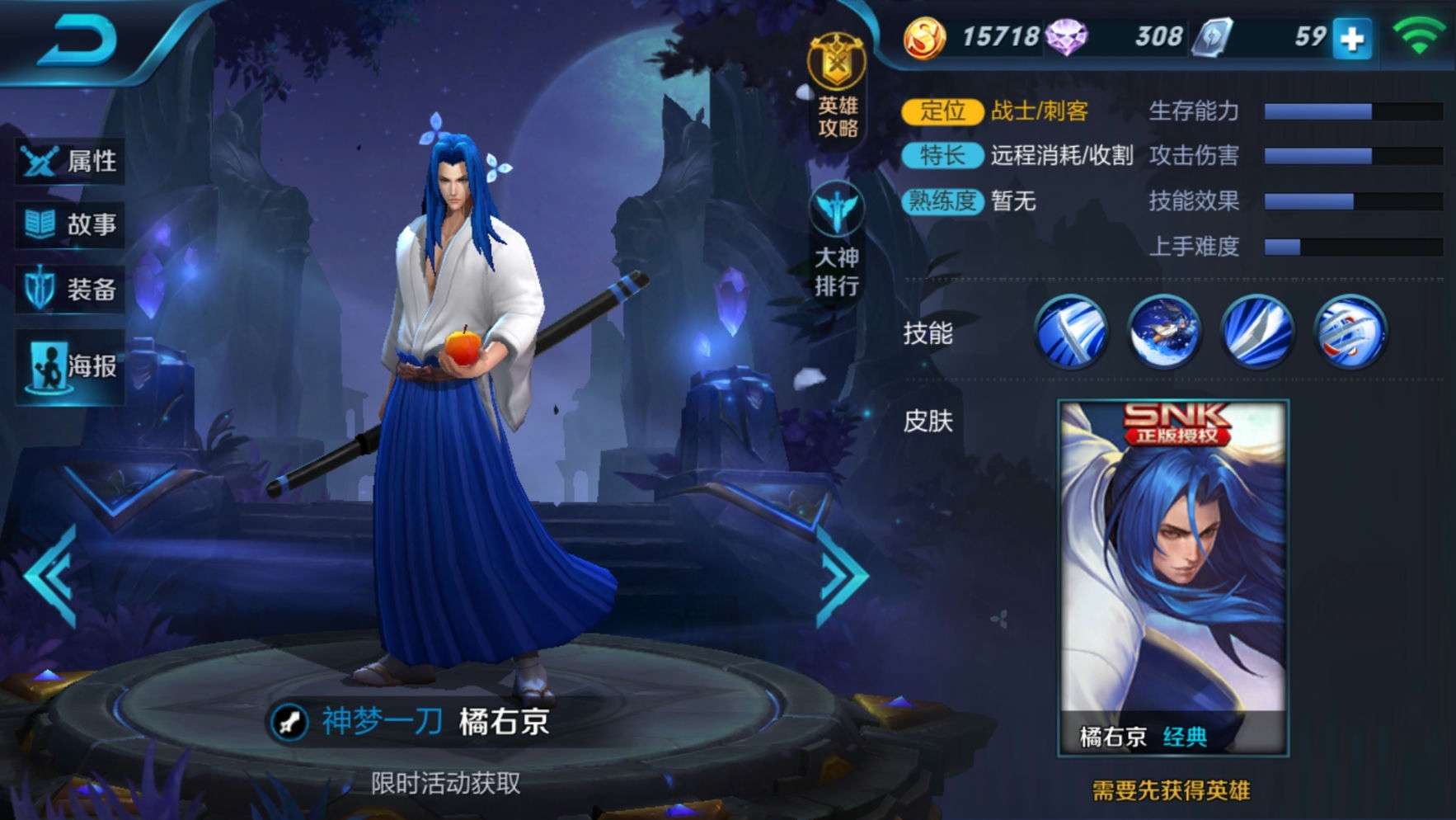Select the first sword slash skill icon

click(1071, 332)
